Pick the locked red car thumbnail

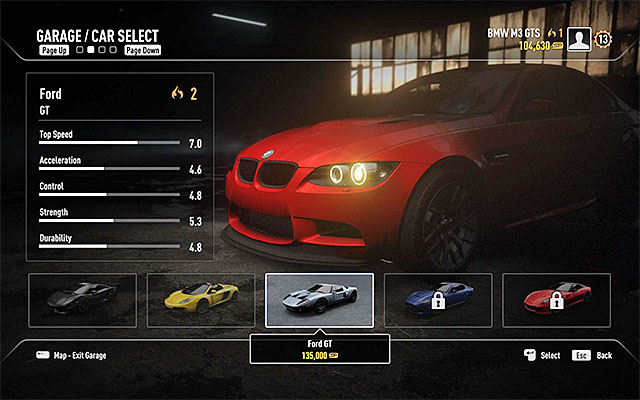(556, 300)
